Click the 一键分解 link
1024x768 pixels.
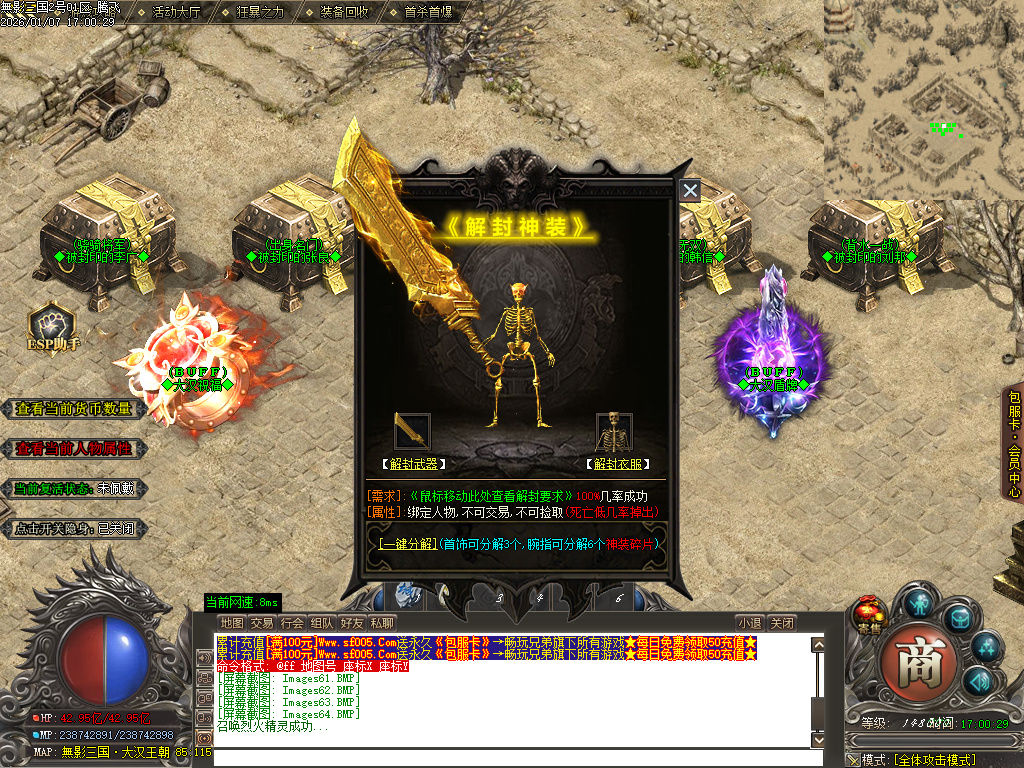click(x=407, y=545)
